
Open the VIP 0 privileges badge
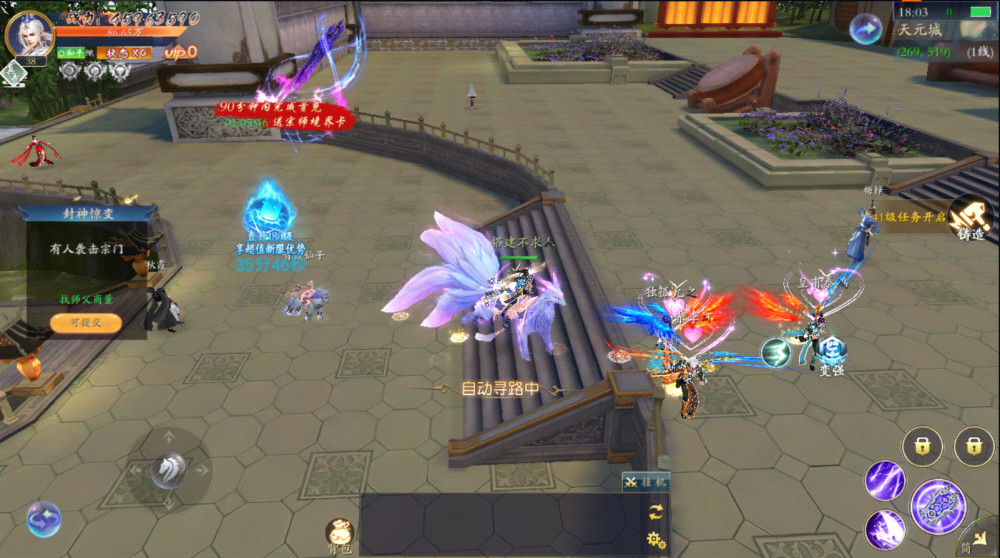[181, 52]
